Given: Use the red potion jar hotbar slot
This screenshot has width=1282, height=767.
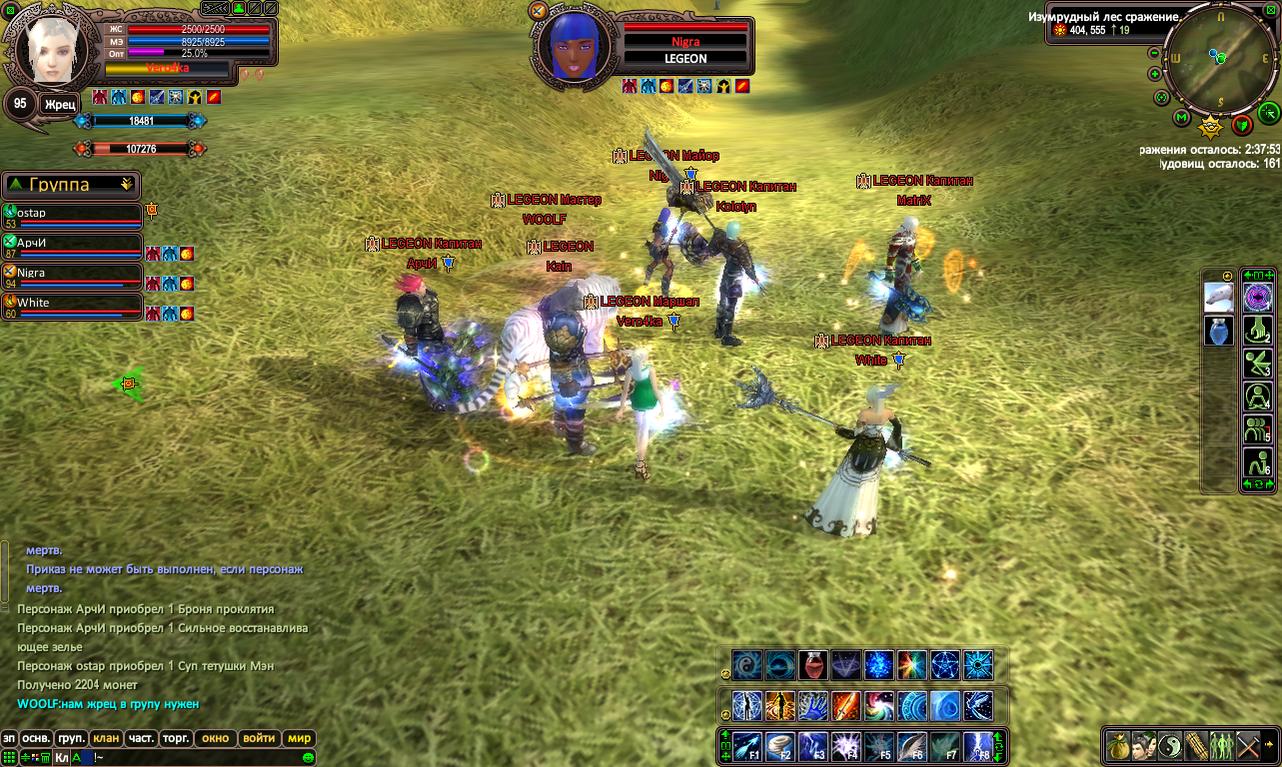Looking at the screenshot, I should (x=812, y=664).
